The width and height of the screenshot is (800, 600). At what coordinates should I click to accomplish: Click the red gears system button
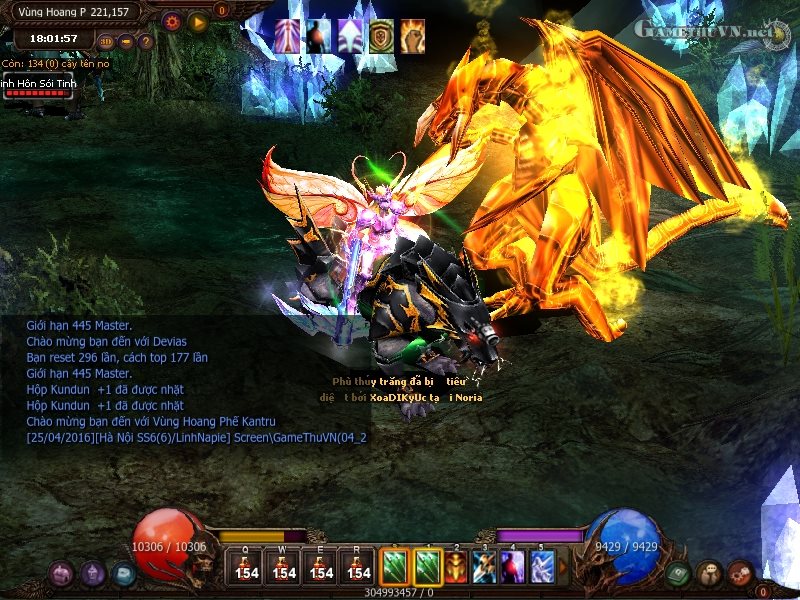coord(739,573)
